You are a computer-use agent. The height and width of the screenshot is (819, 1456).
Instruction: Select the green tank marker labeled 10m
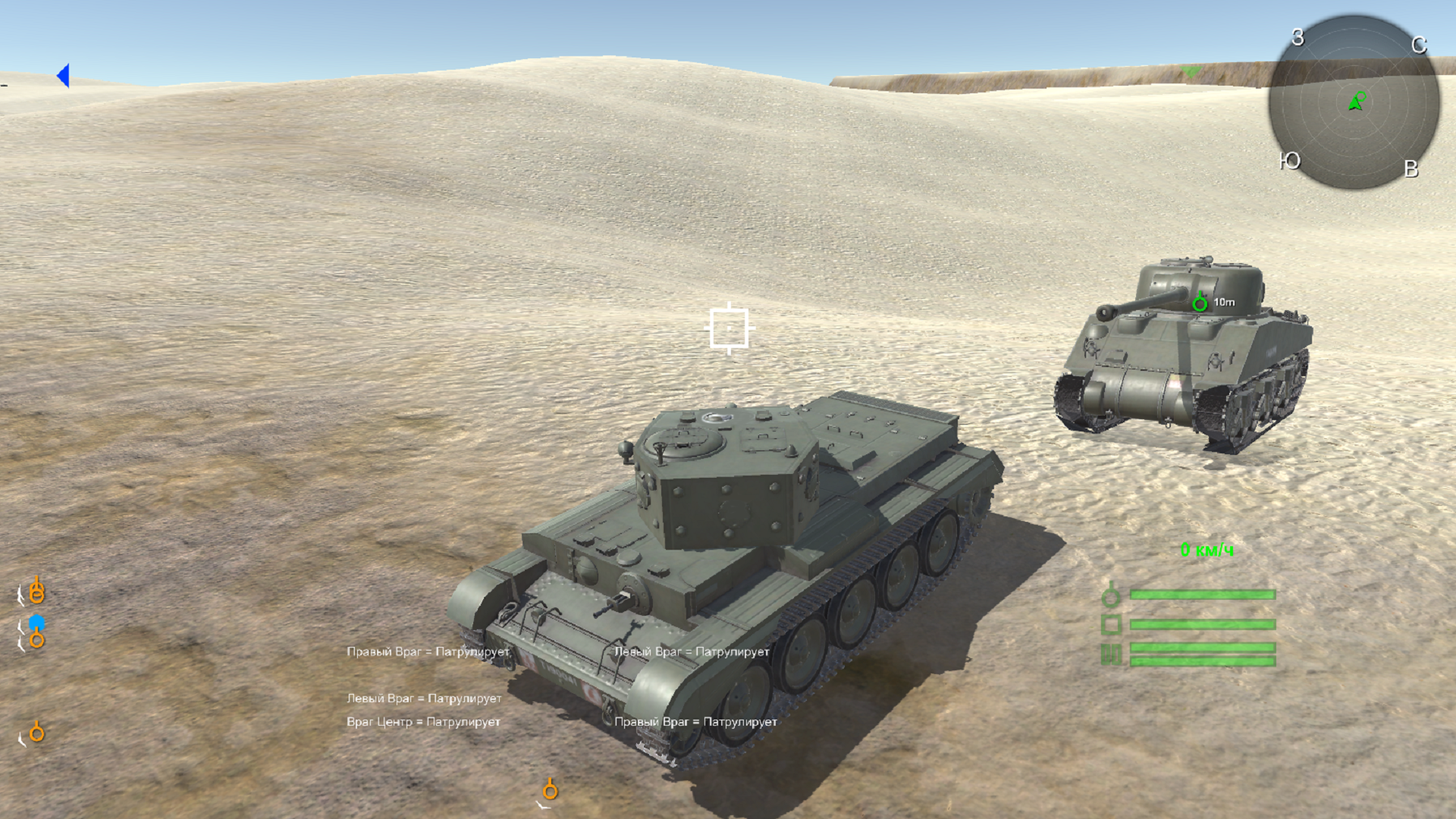pos(1200,303)
